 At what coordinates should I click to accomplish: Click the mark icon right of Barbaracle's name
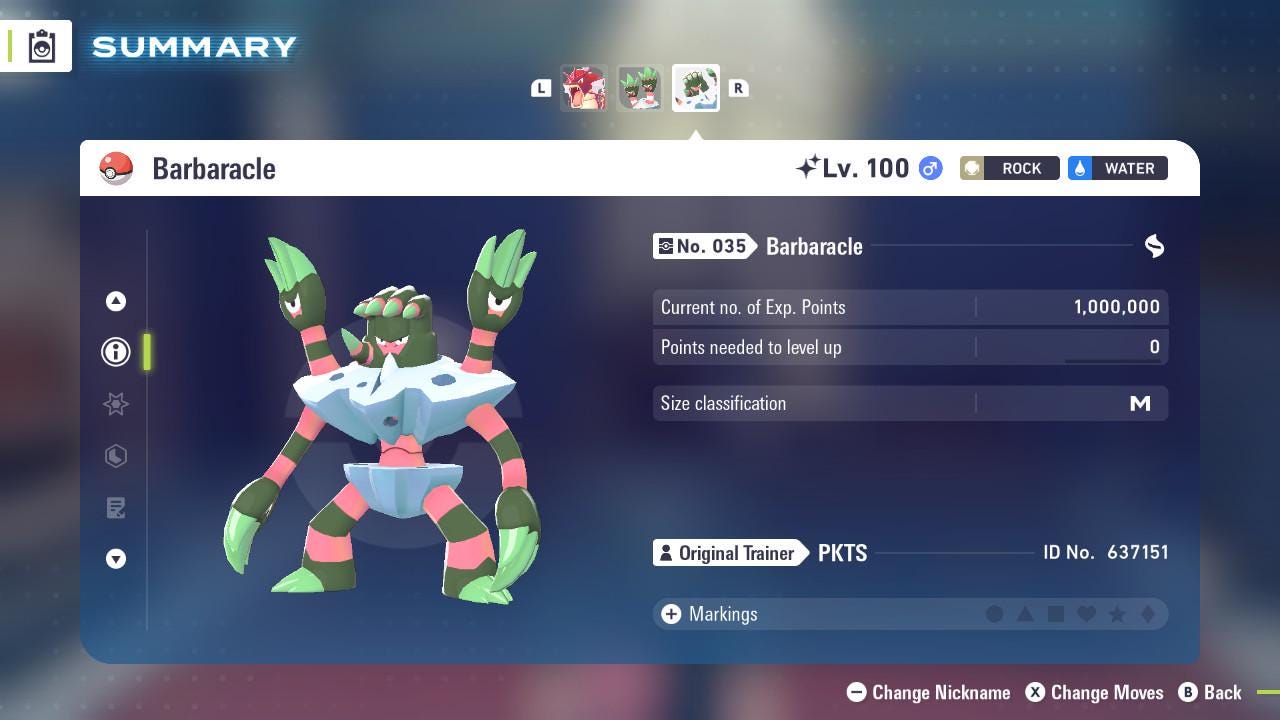(x=1155, y=246)
